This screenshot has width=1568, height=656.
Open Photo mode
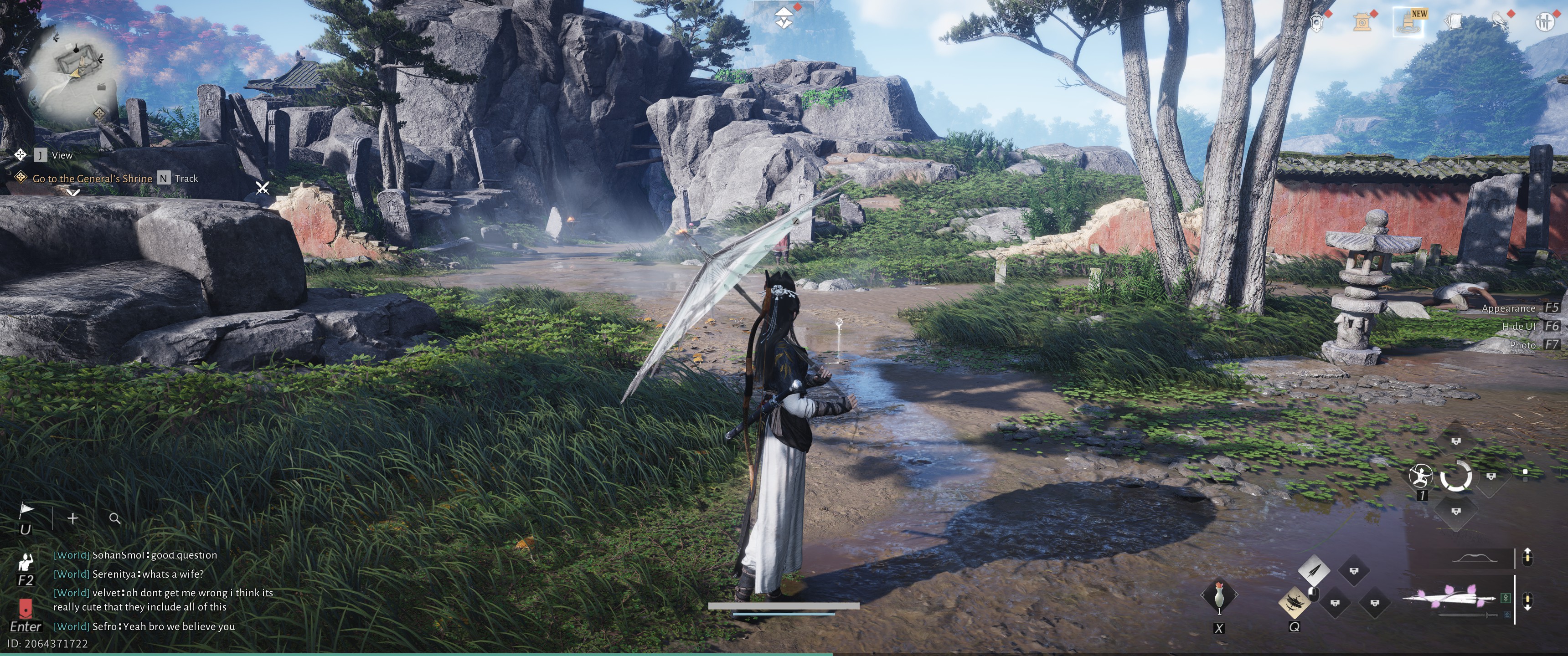pyautogui.click(x=1522, y=345)
